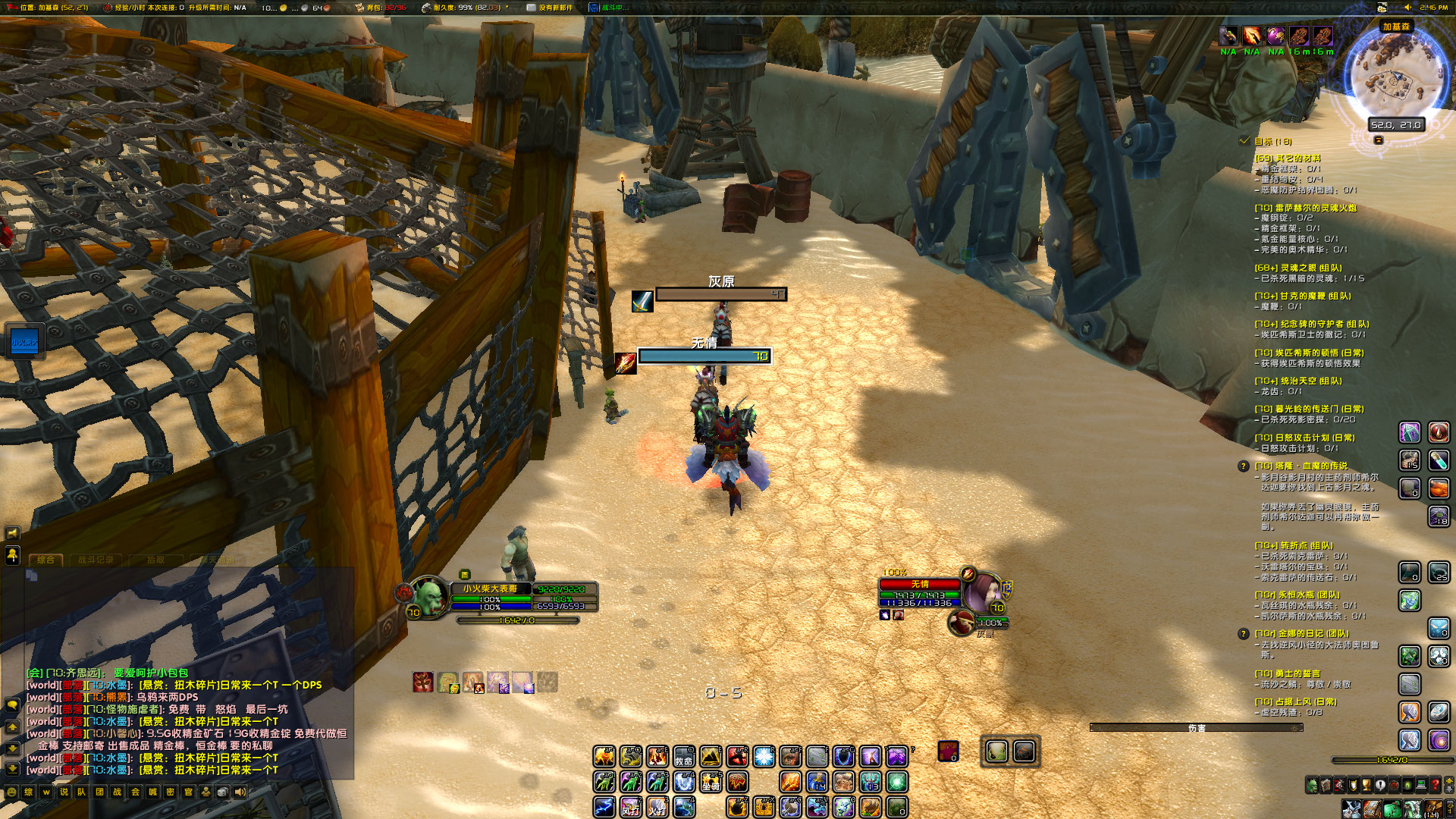Expand the question mark bubble on 金娜的日记 quest
1456x819 pixels.
(x=1244, y=635)
